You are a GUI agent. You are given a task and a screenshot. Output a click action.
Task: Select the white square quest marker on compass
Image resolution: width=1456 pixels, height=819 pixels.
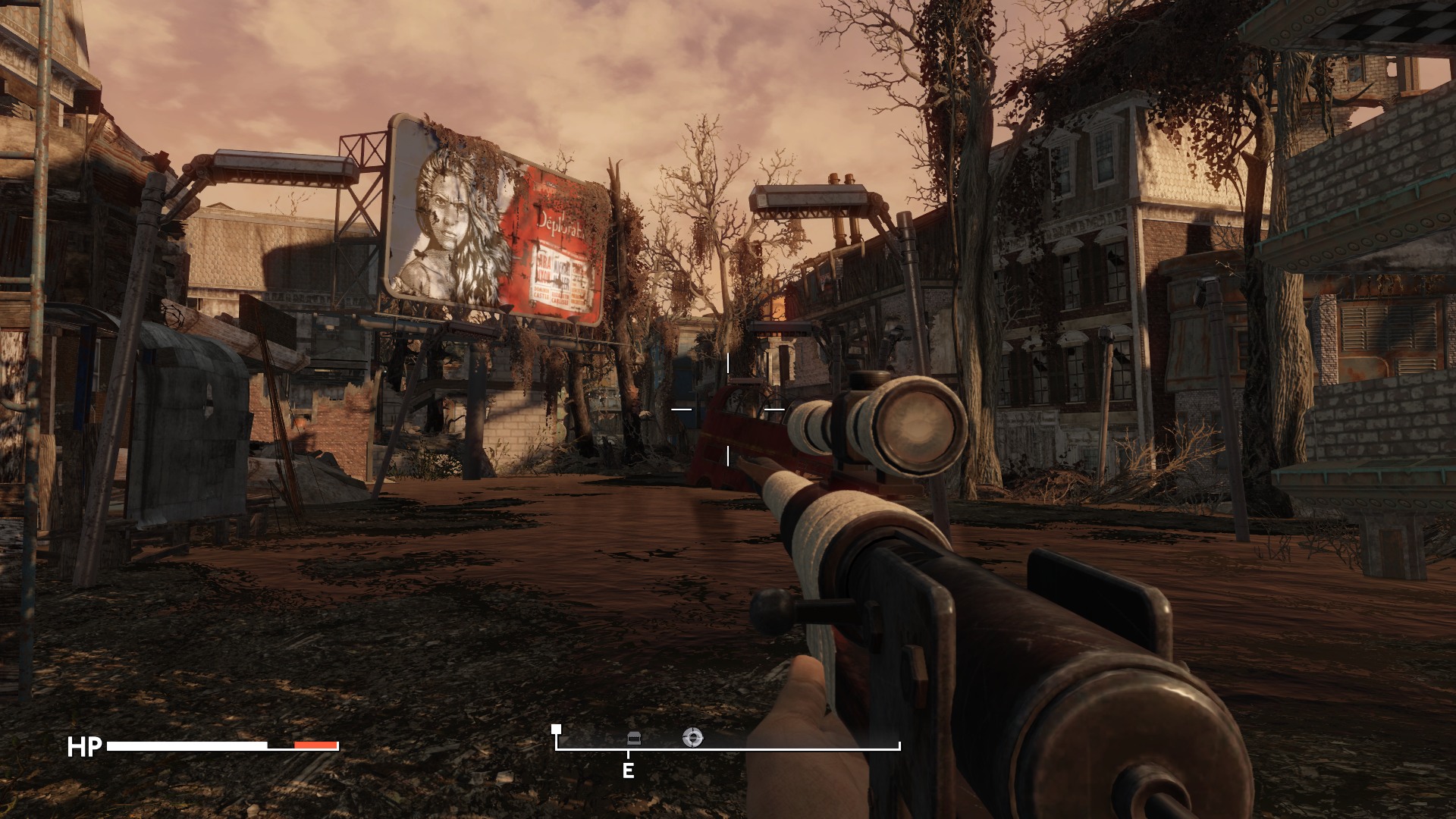click(x=557, y=729)
